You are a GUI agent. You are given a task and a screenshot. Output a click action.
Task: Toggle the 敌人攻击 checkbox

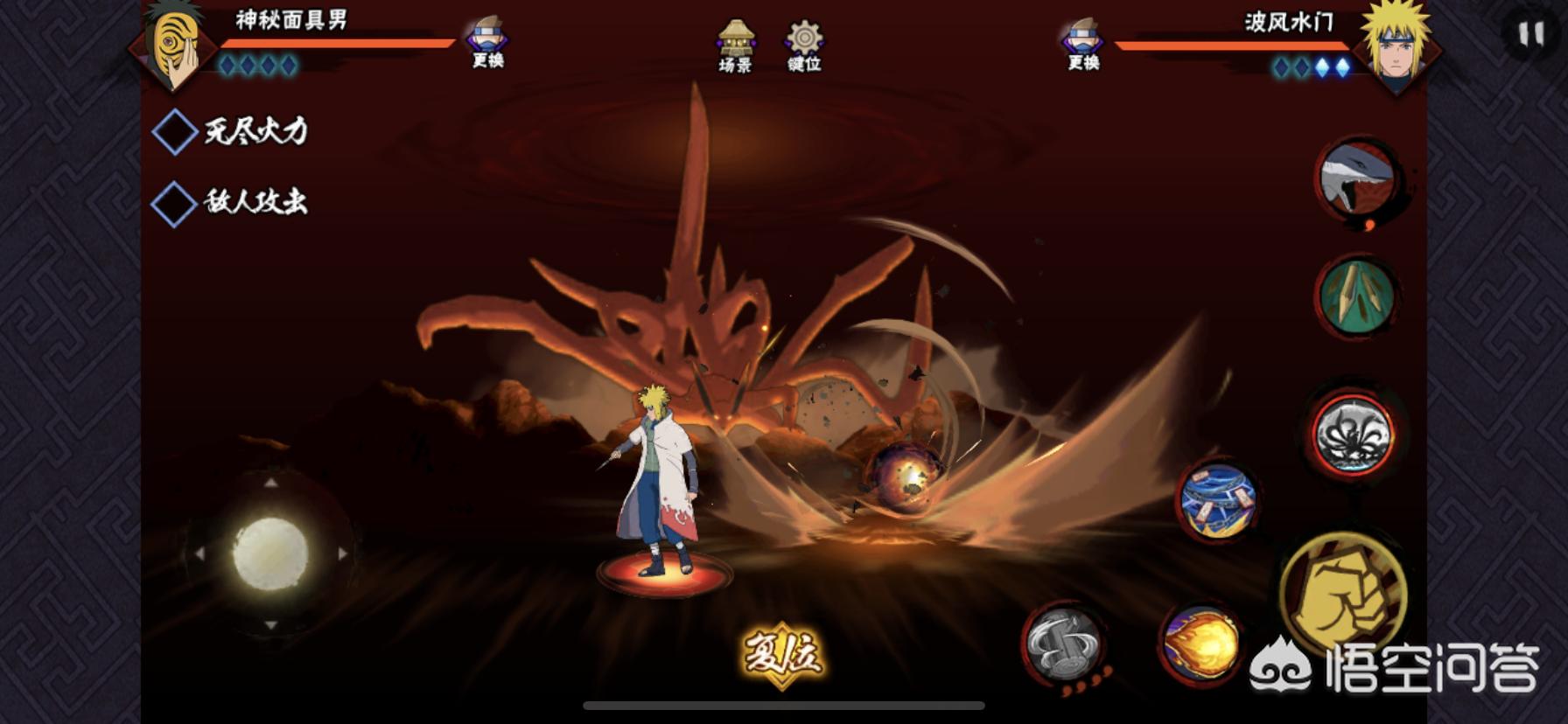click(175, 204)
